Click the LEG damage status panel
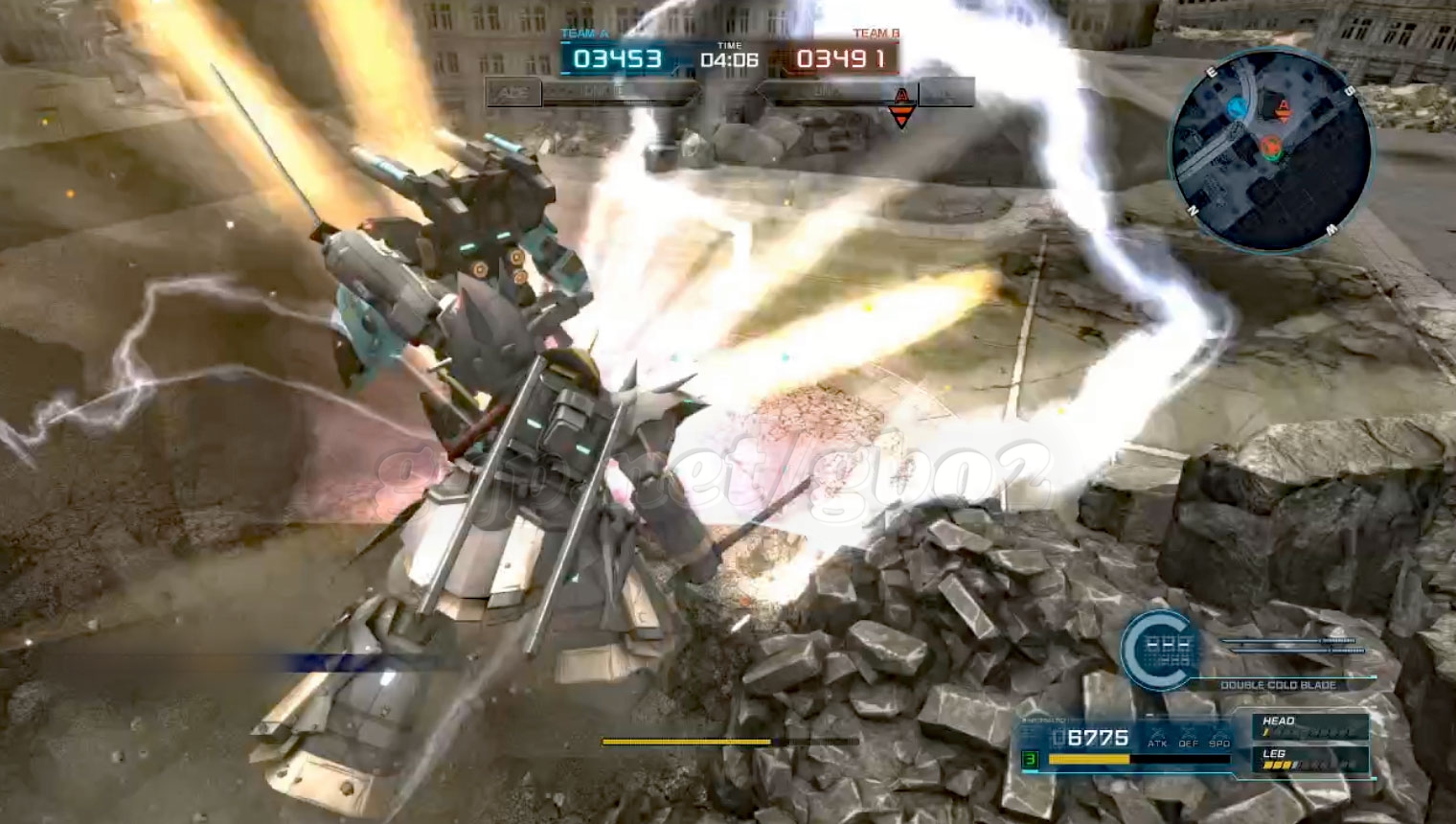This screenshot has width=1456, height=824. click(1310, 760)
